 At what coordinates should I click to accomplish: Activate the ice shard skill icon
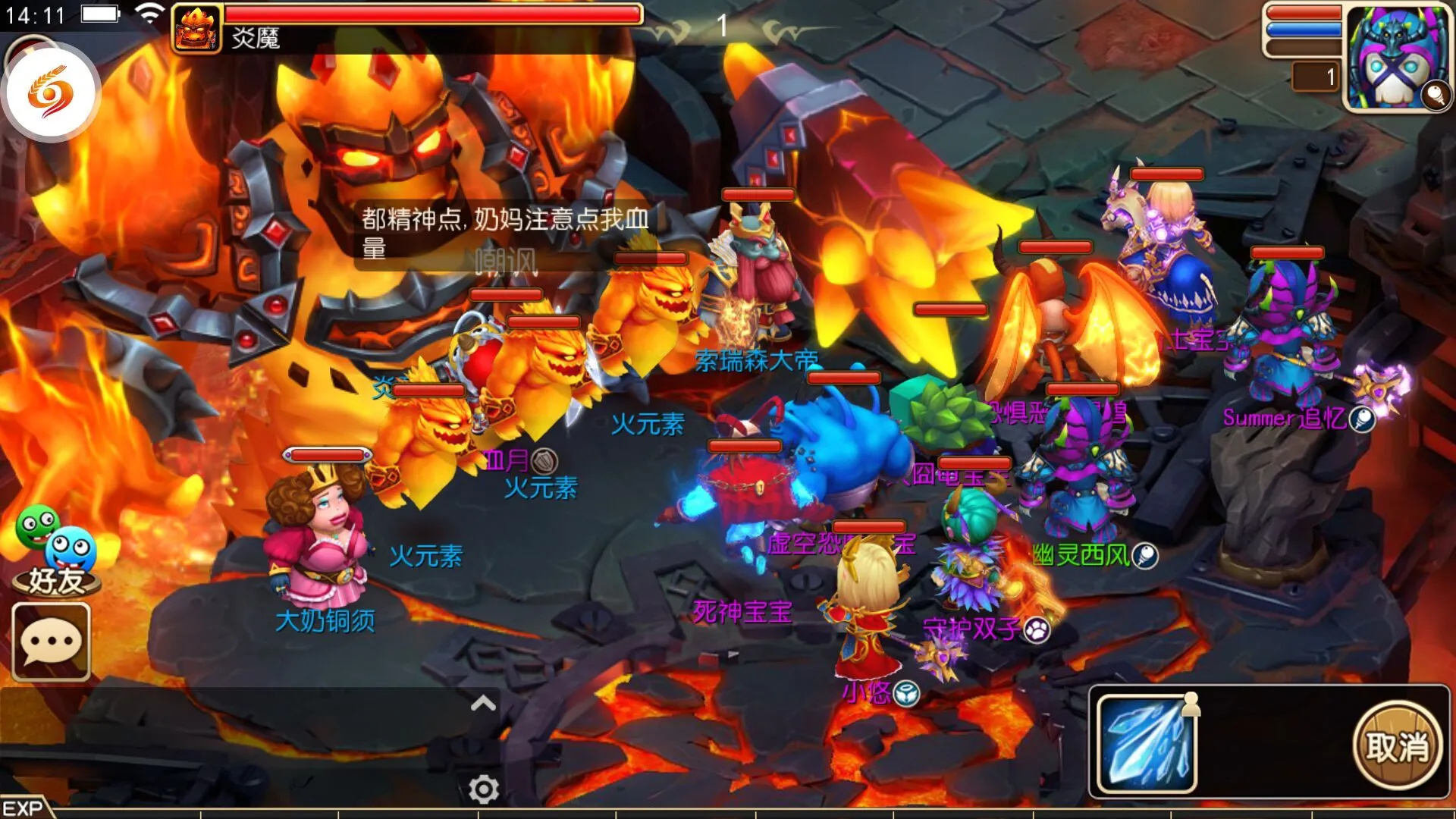[x=1147, y=744]
